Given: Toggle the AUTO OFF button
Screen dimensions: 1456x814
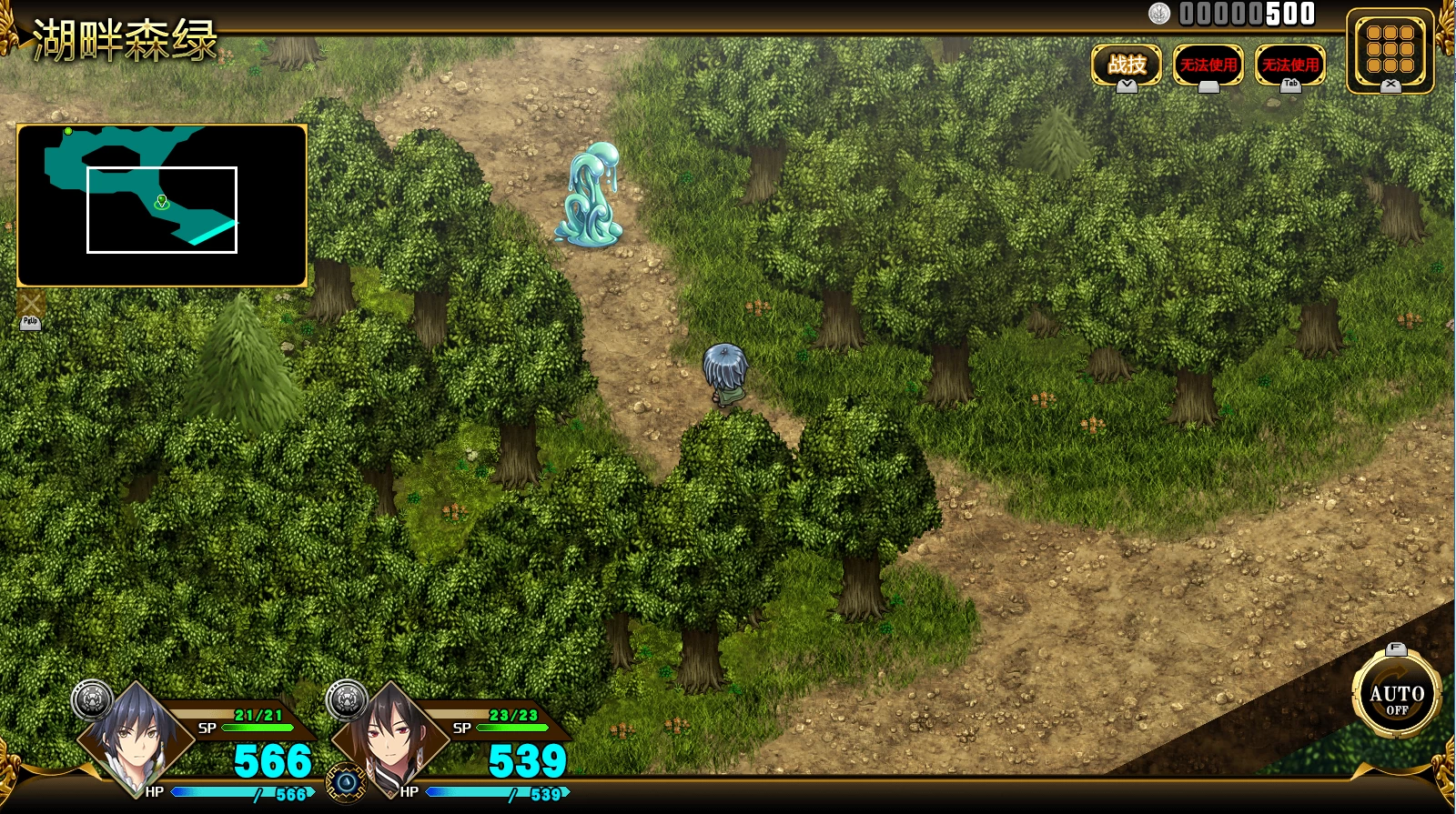Looking at the screenshot, I should point(1396,698).
